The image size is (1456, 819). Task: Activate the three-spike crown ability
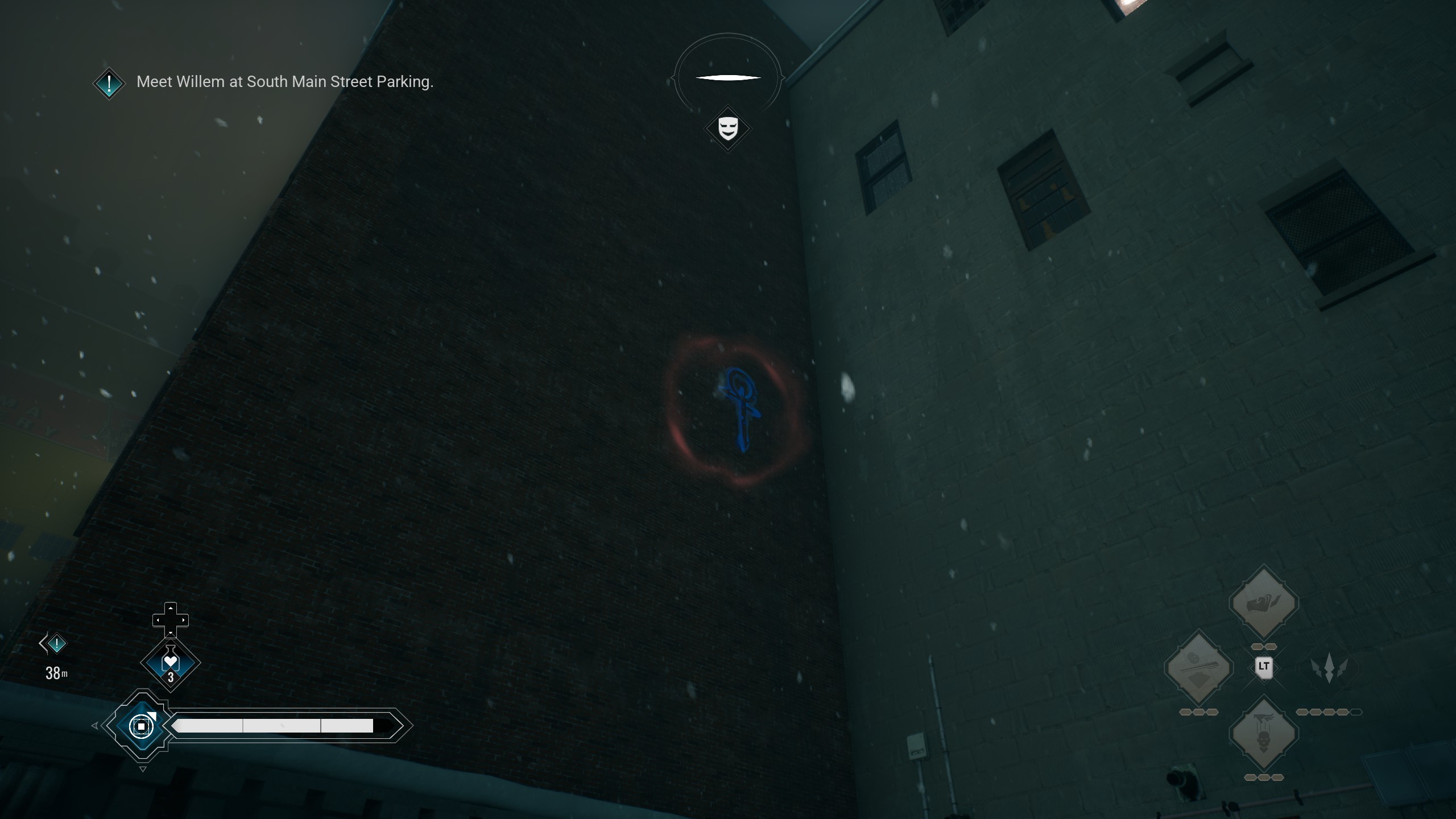coord(1329,668)
